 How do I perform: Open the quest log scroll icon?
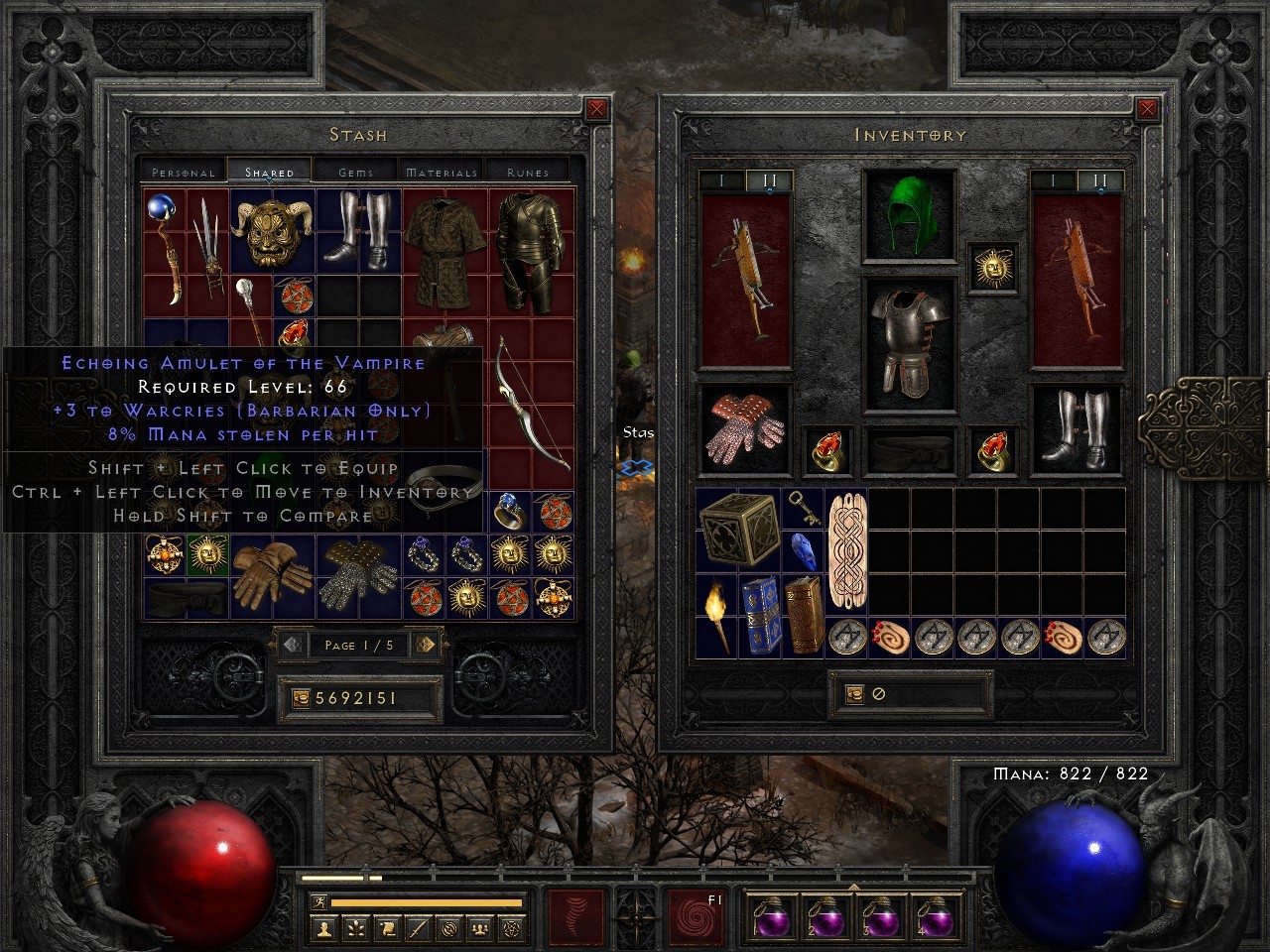click(389, 928)
